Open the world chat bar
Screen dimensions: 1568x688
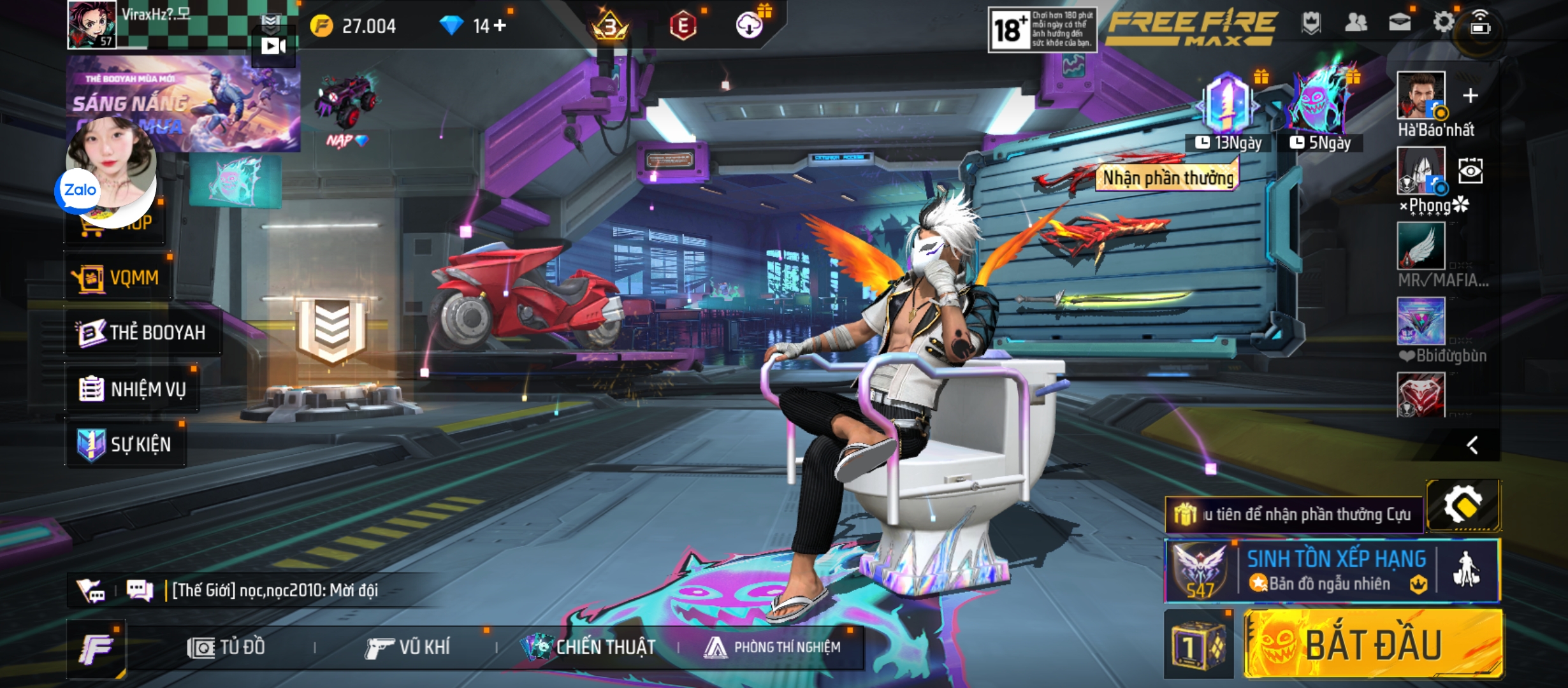tap(274, 591)
